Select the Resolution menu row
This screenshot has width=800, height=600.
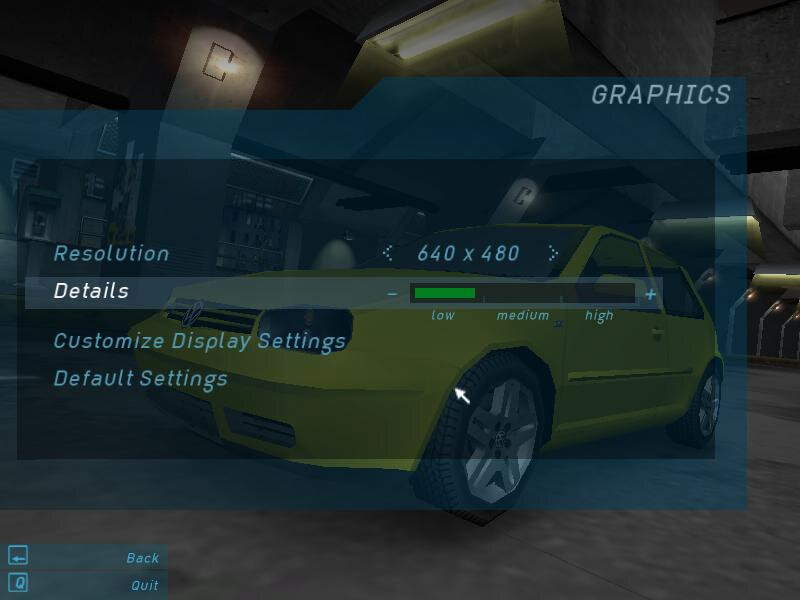(111, 254)
